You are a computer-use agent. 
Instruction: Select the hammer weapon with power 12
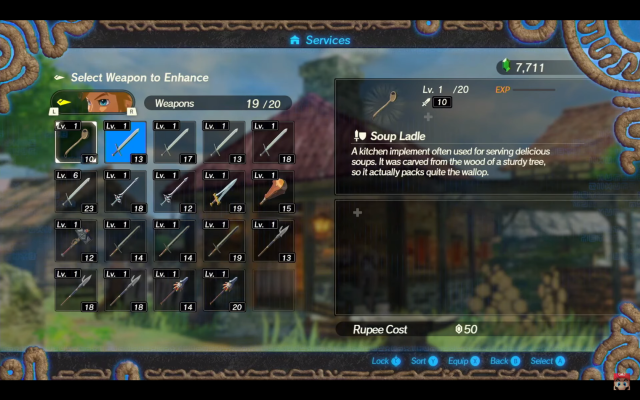click(x=76, y=240)
